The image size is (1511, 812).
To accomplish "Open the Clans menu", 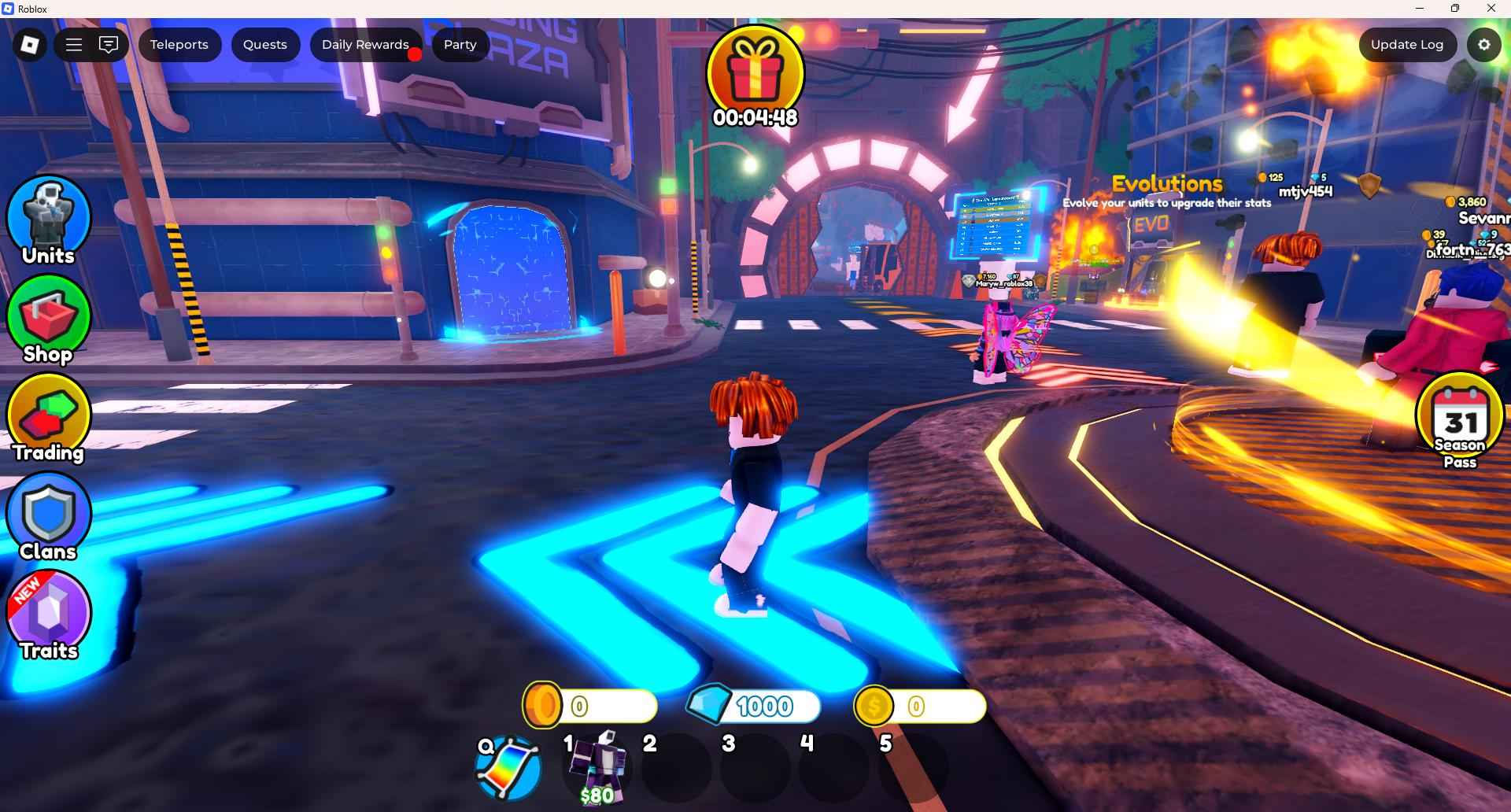I will 49,517.
